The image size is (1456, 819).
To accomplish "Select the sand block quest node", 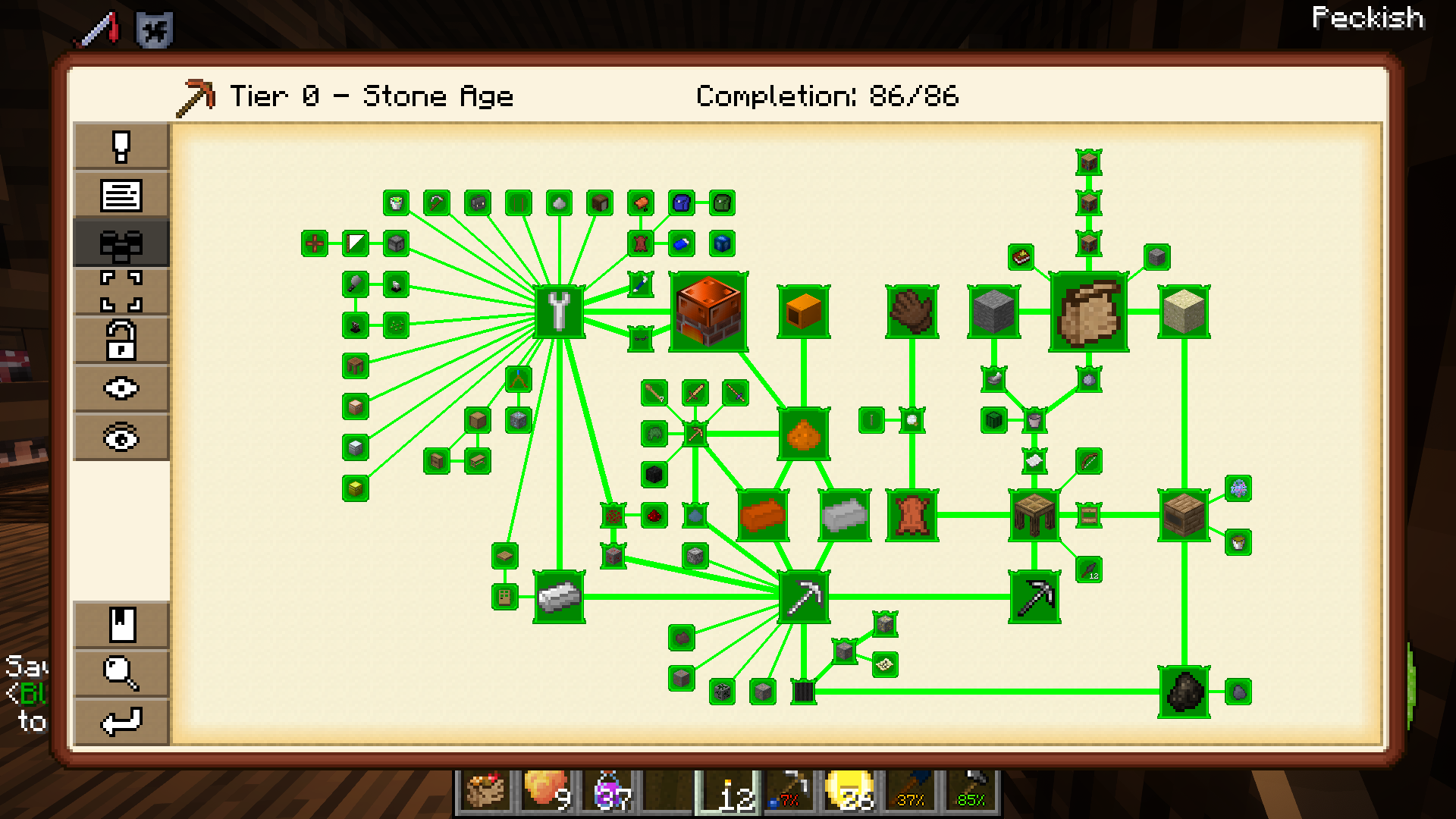I will point(1184,312).
